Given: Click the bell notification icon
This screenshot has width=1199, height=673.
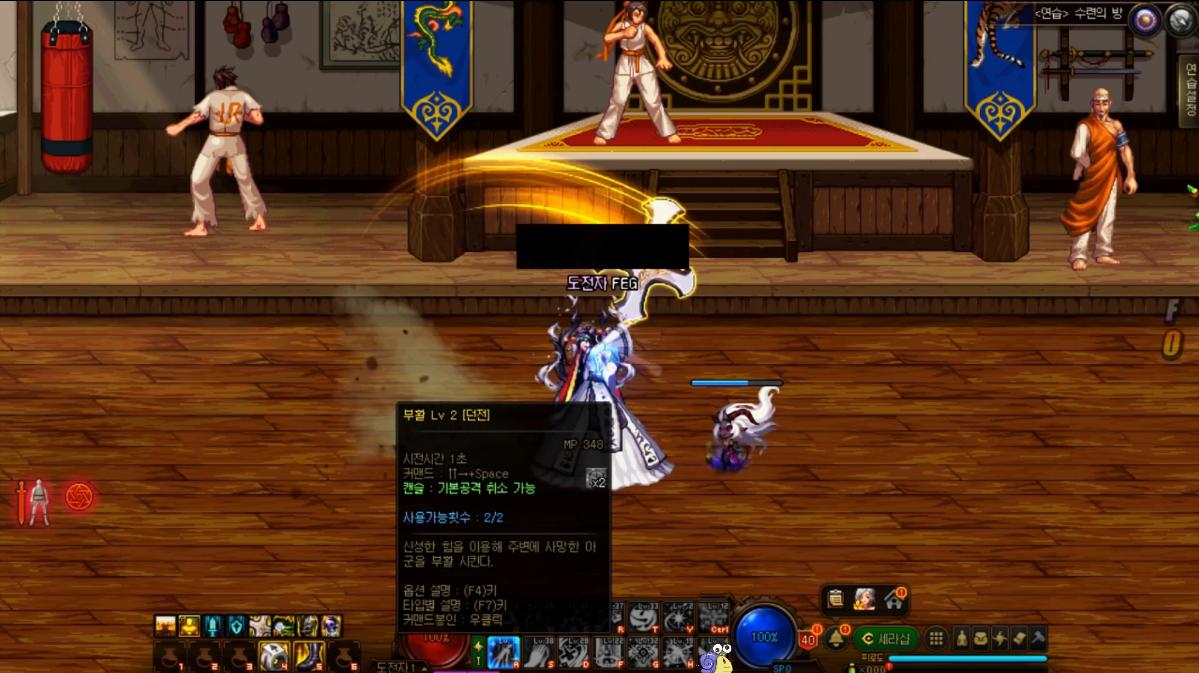Looking at the screenshot, I should click(836, 637).
